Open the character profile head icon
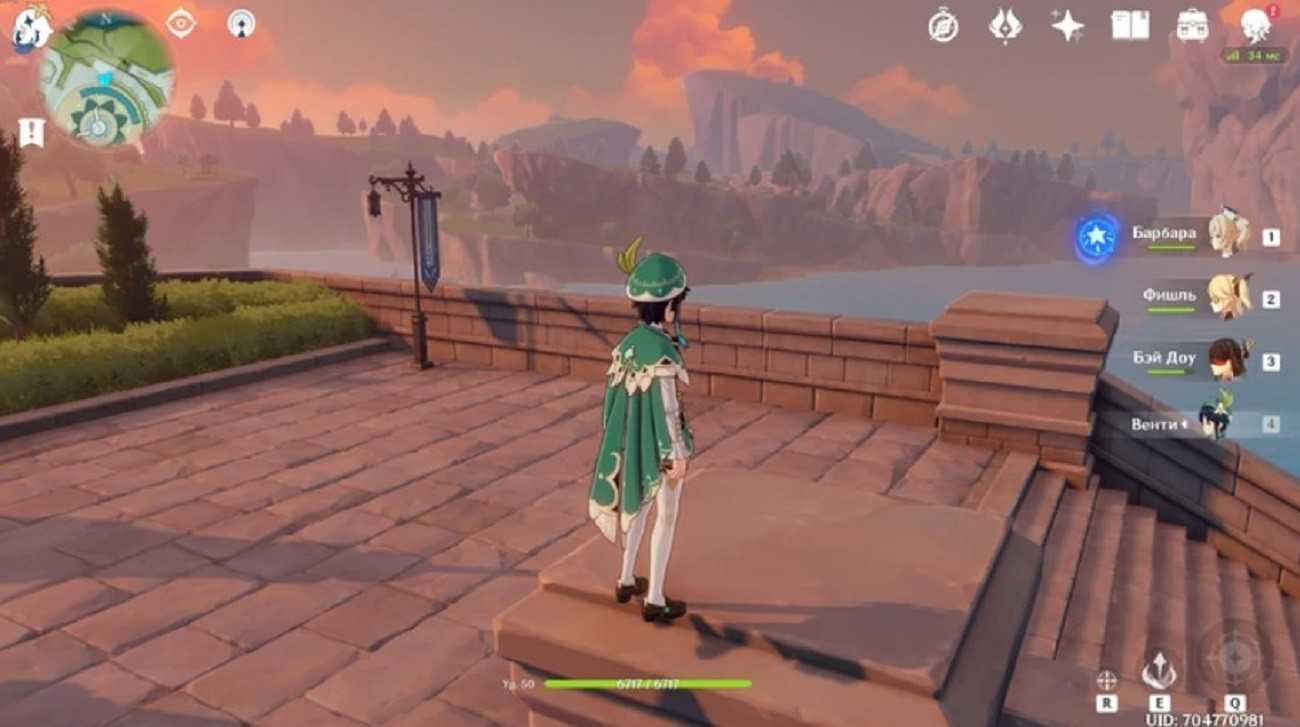Image resolution: width=1300 pixels, height=727 pixels. 1255,24
